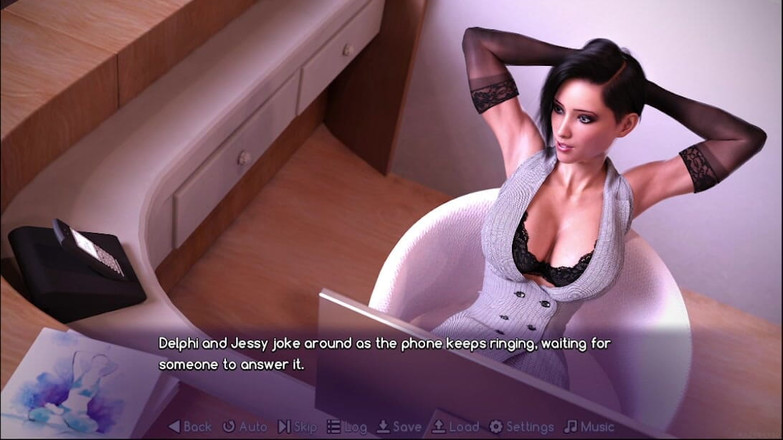Viewport: 783px width, 440px height.
Task: Enable Auto dialogue advance
Action: click(245, 427)
